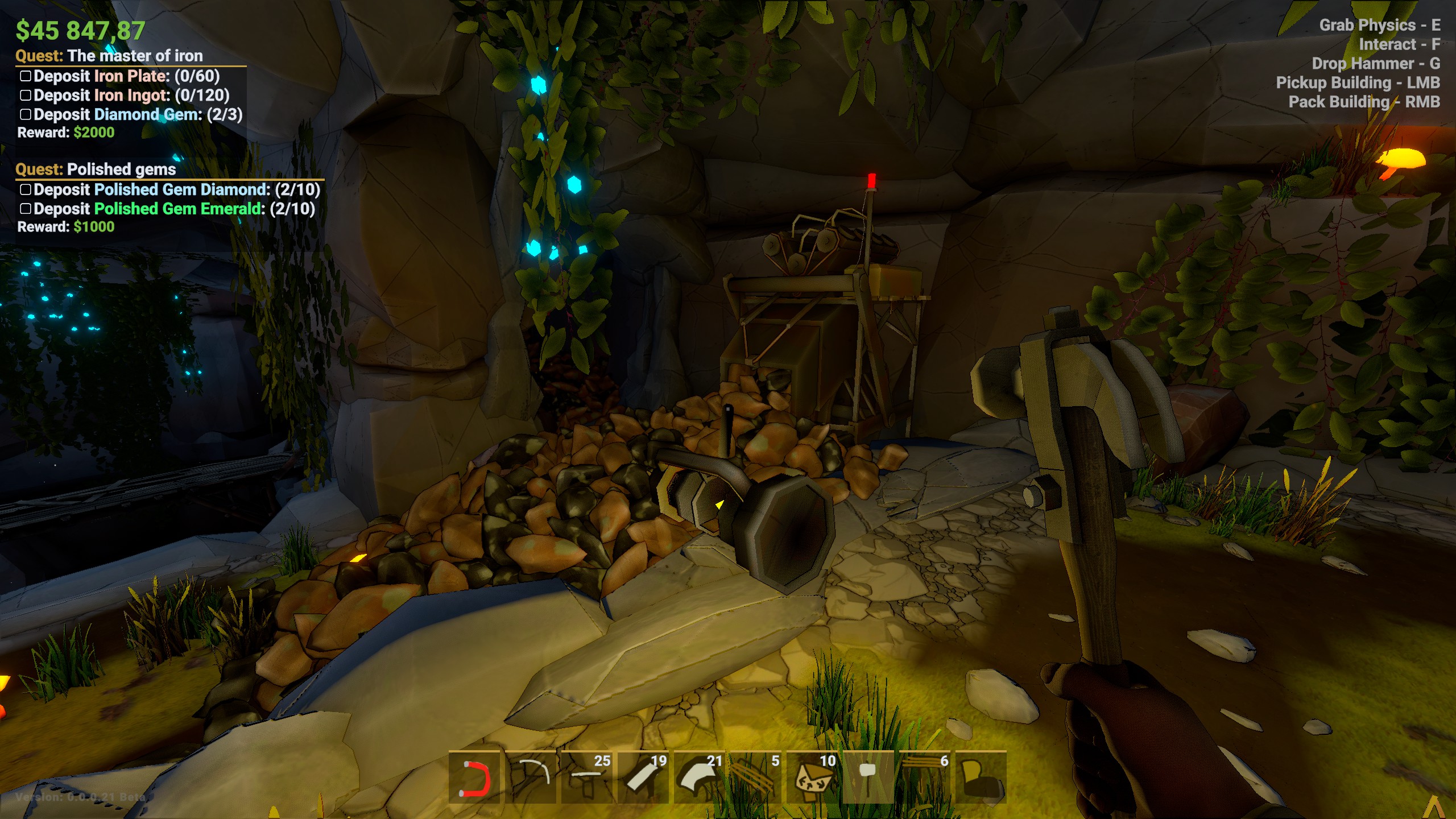Select the hammer hotbar slot
This screenshot has height=819, width=1456.
[868, 777]
